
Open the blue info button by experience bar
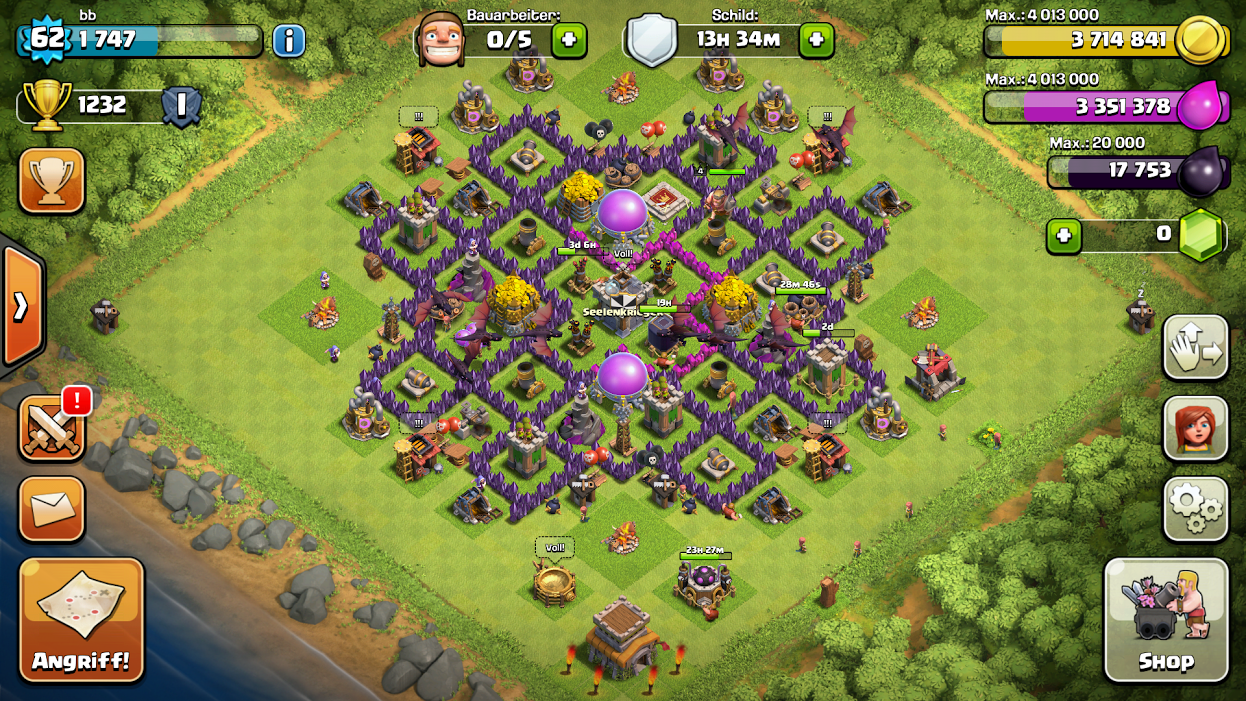[x=288, y=41]
